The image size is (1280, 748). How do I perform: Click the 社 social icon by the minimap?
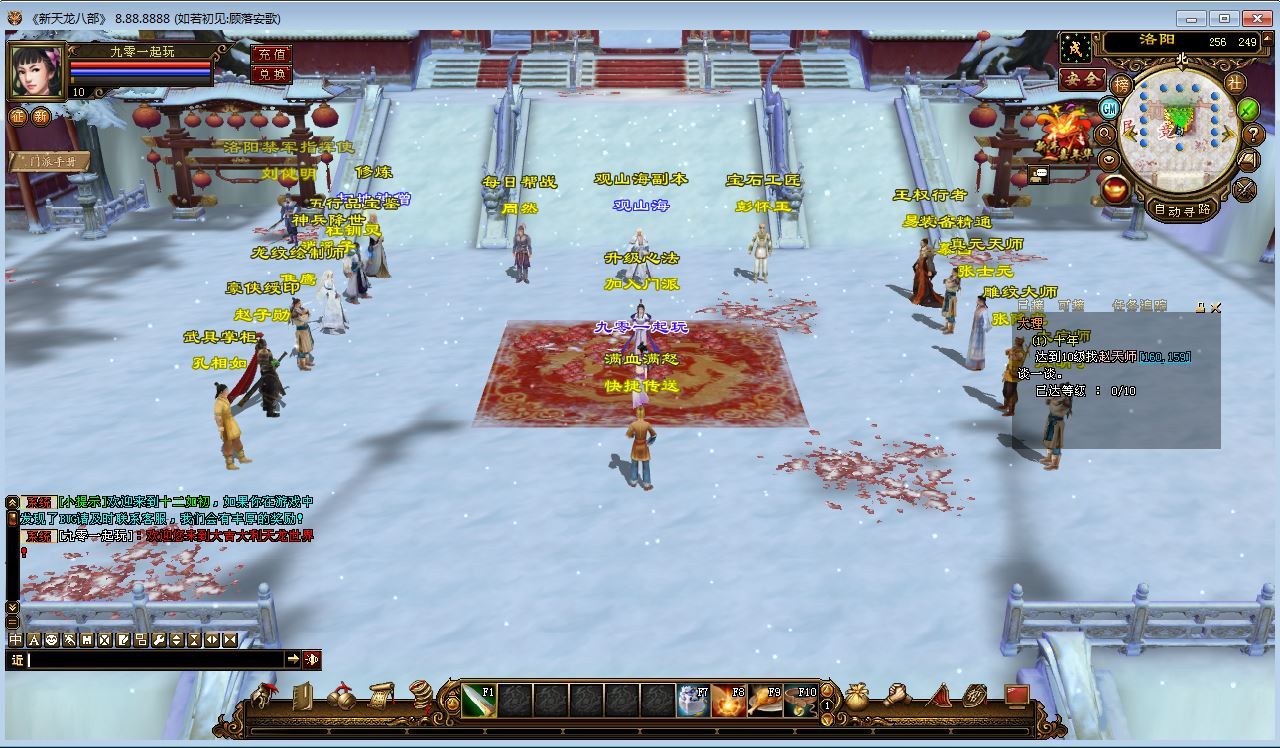(x=1235, y=83)
